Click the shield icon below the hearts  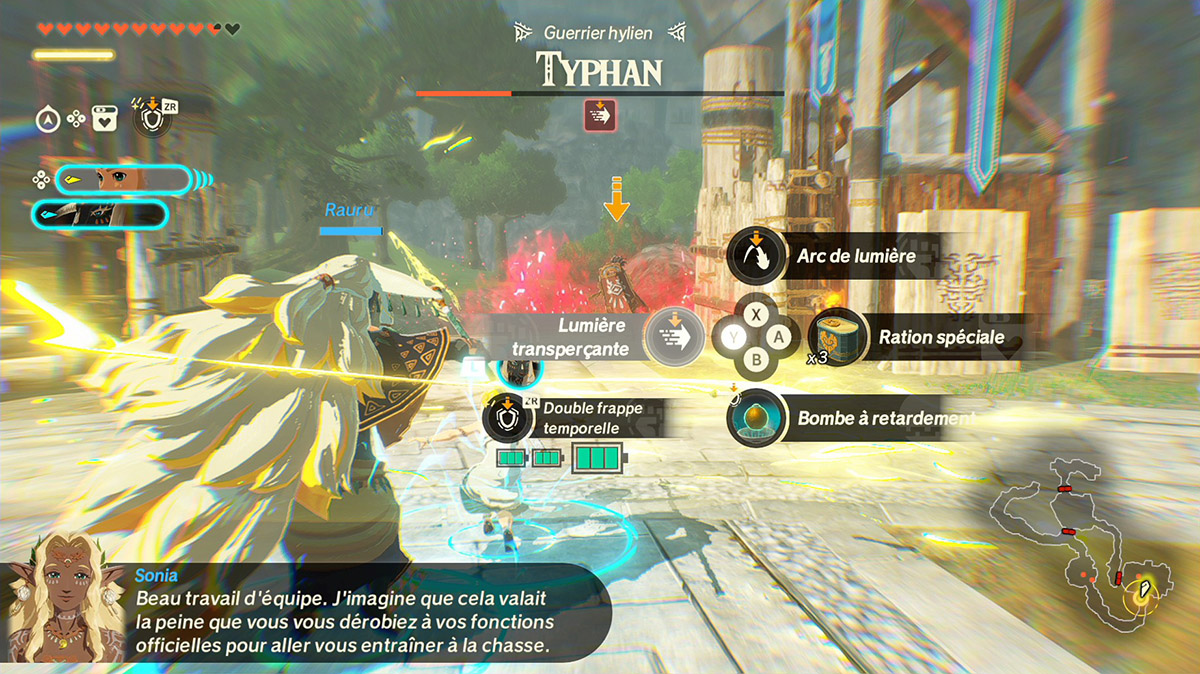coord(149,122)
